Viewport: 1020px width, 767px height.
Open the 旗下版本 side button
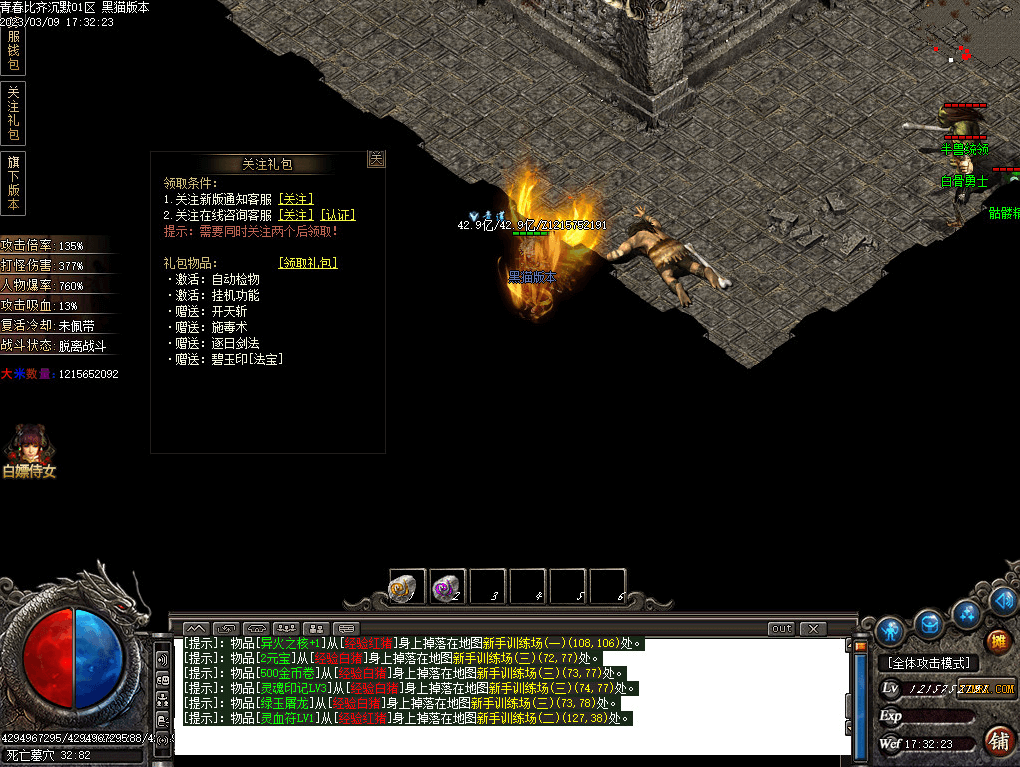(x=13, y=182)
